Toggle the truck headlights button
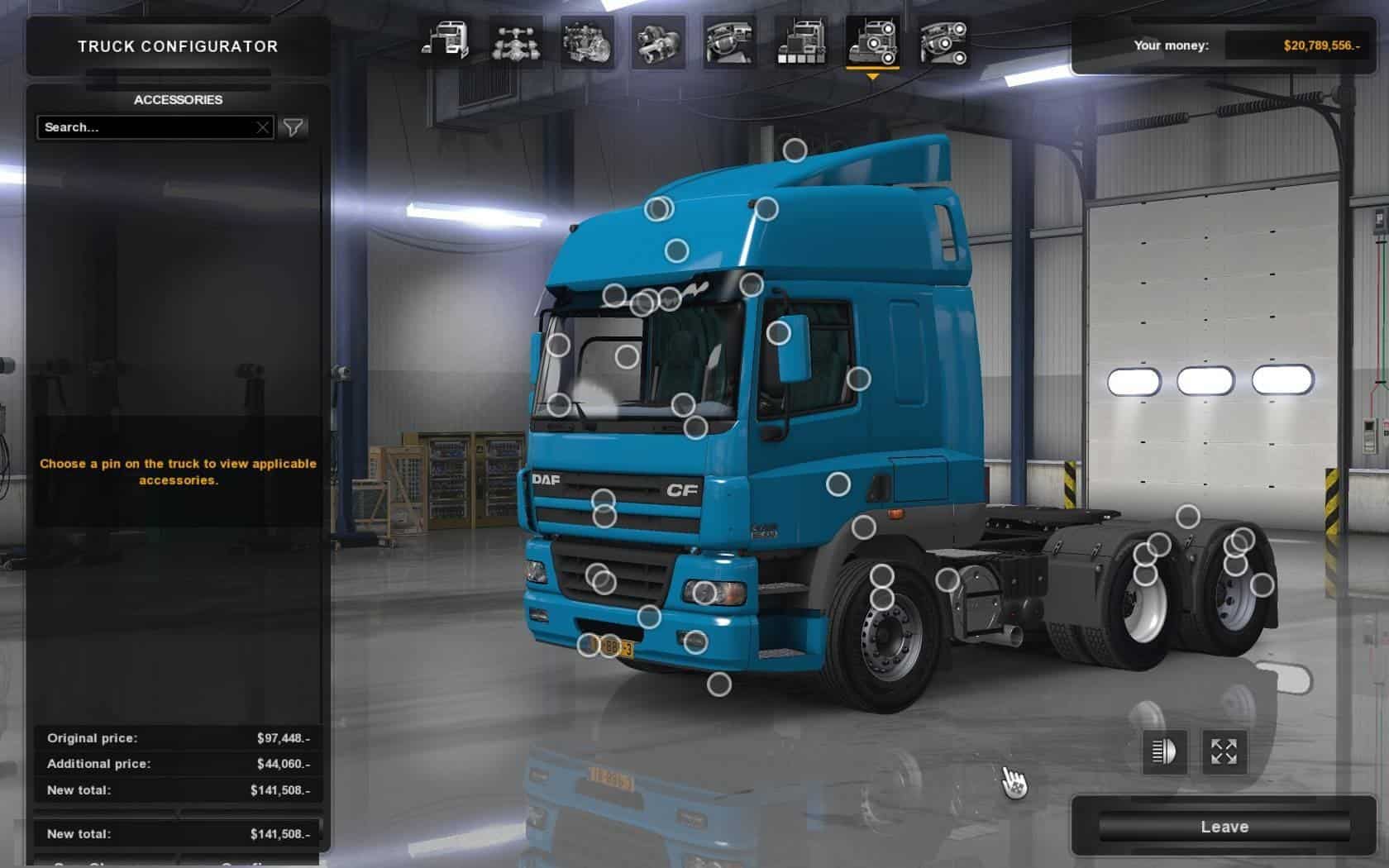Image resolution: width=1389 pixels, height=868 pixels. point(1164,751)
